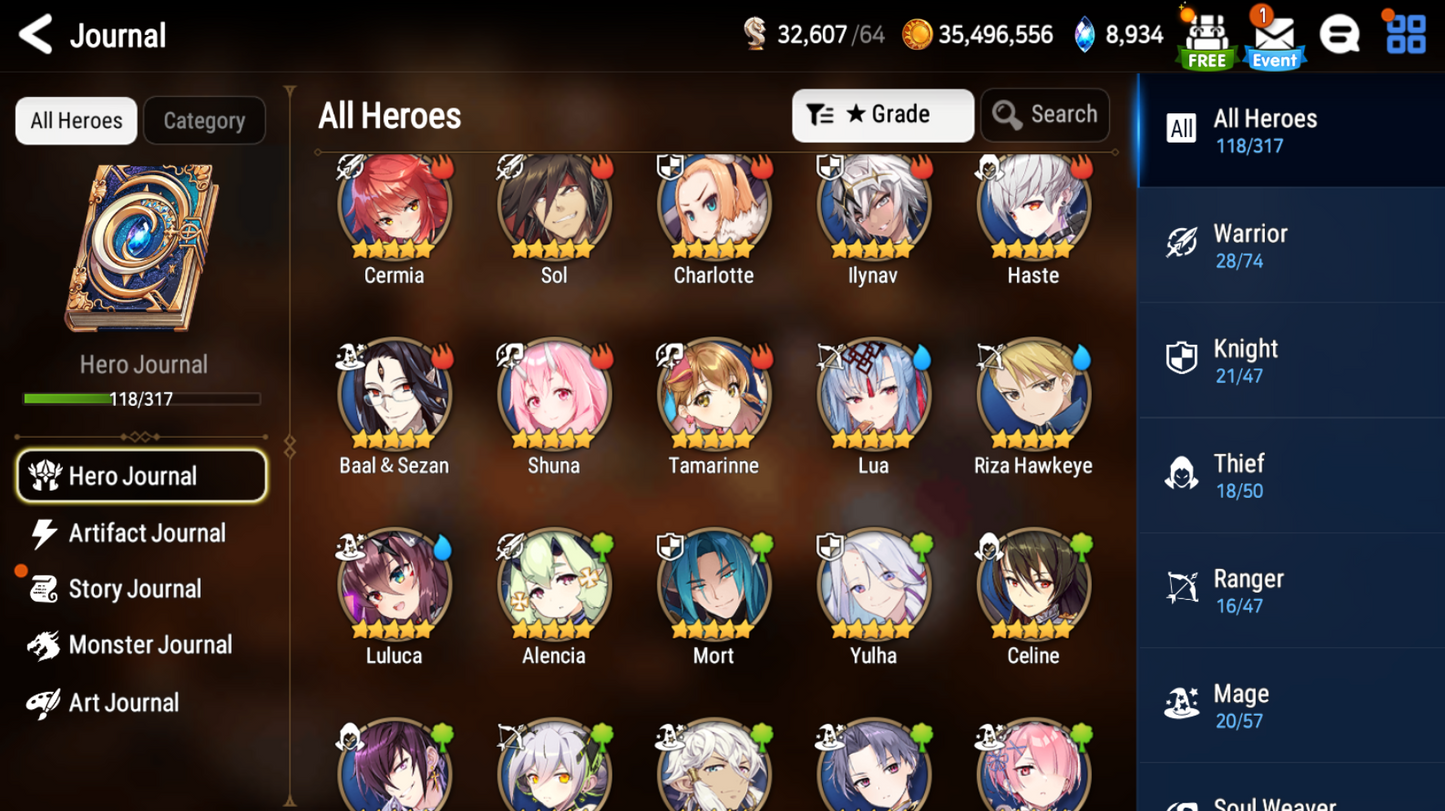Screen dimensions: 1445x811
Task: Go back using the arrow button
Action: (x=34, y=33)
